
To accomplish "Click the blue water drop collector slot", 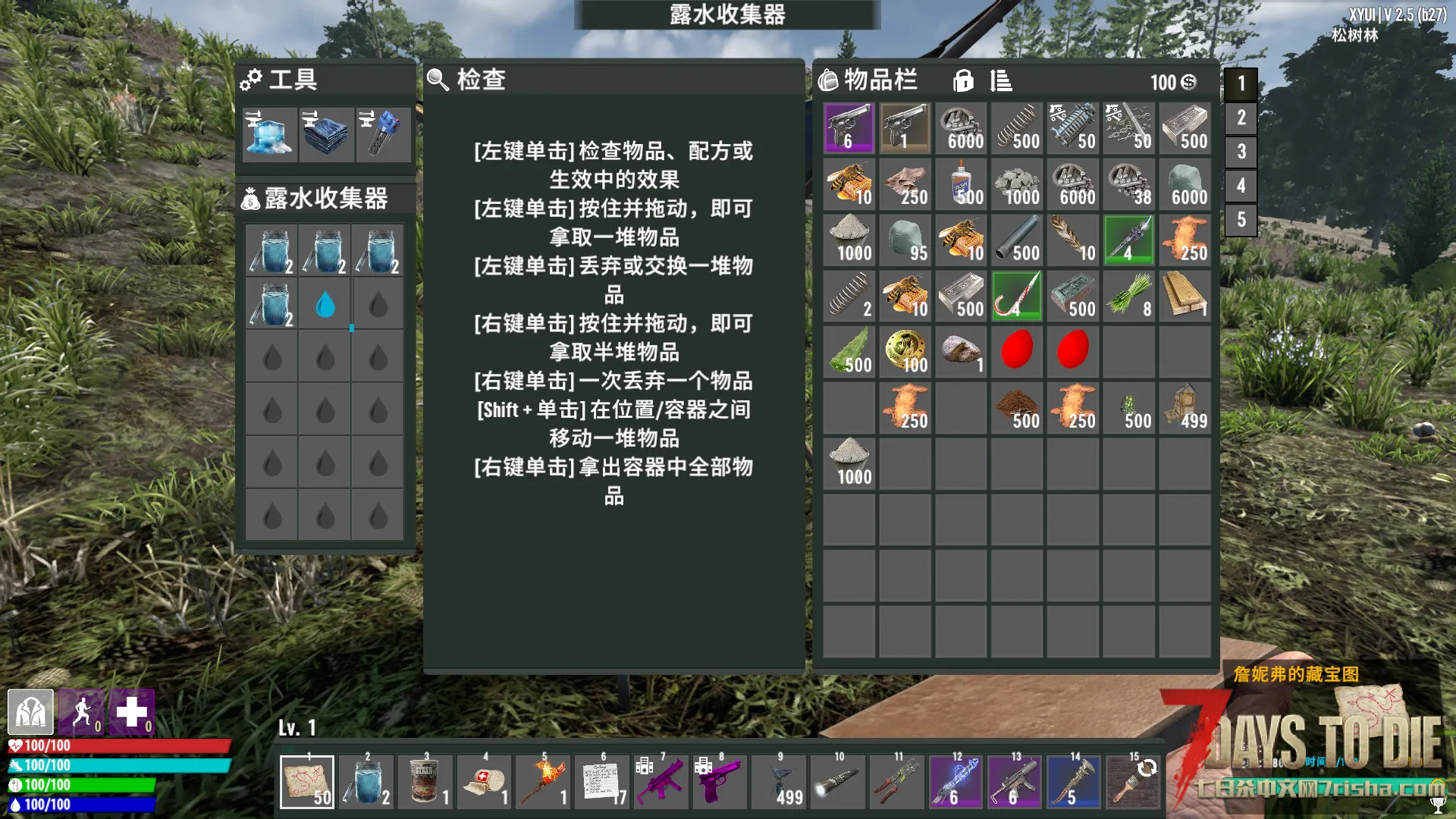I will click(325, 305).
